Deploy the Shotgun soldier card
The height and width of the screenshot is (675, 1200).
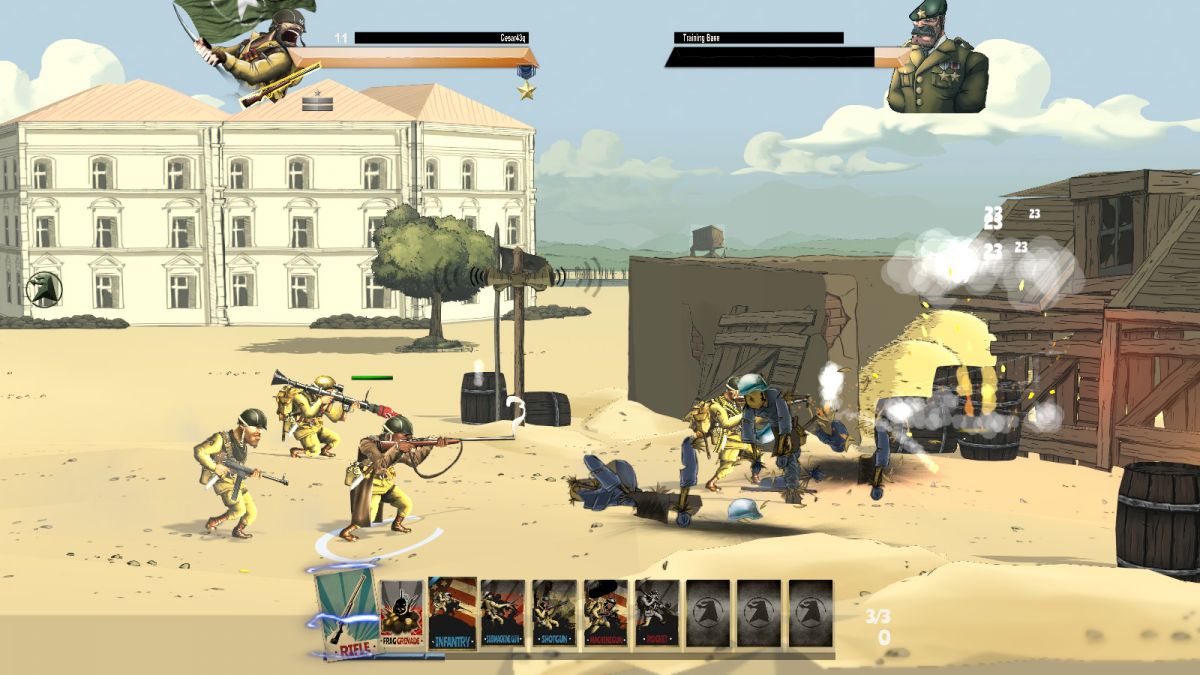click(x=554, y=613)
